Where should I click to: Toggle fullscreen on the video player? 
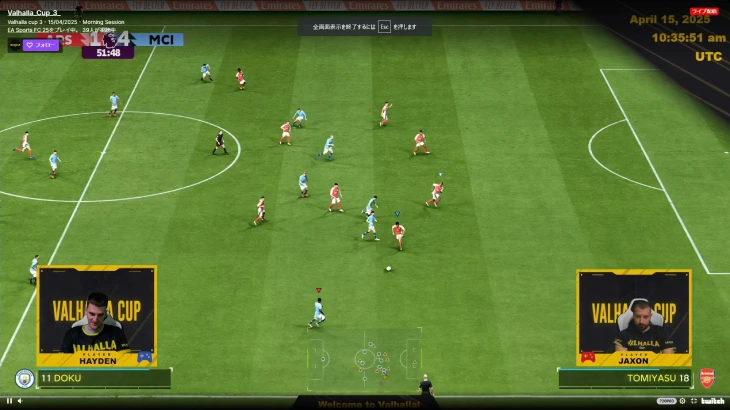point(693,401)
